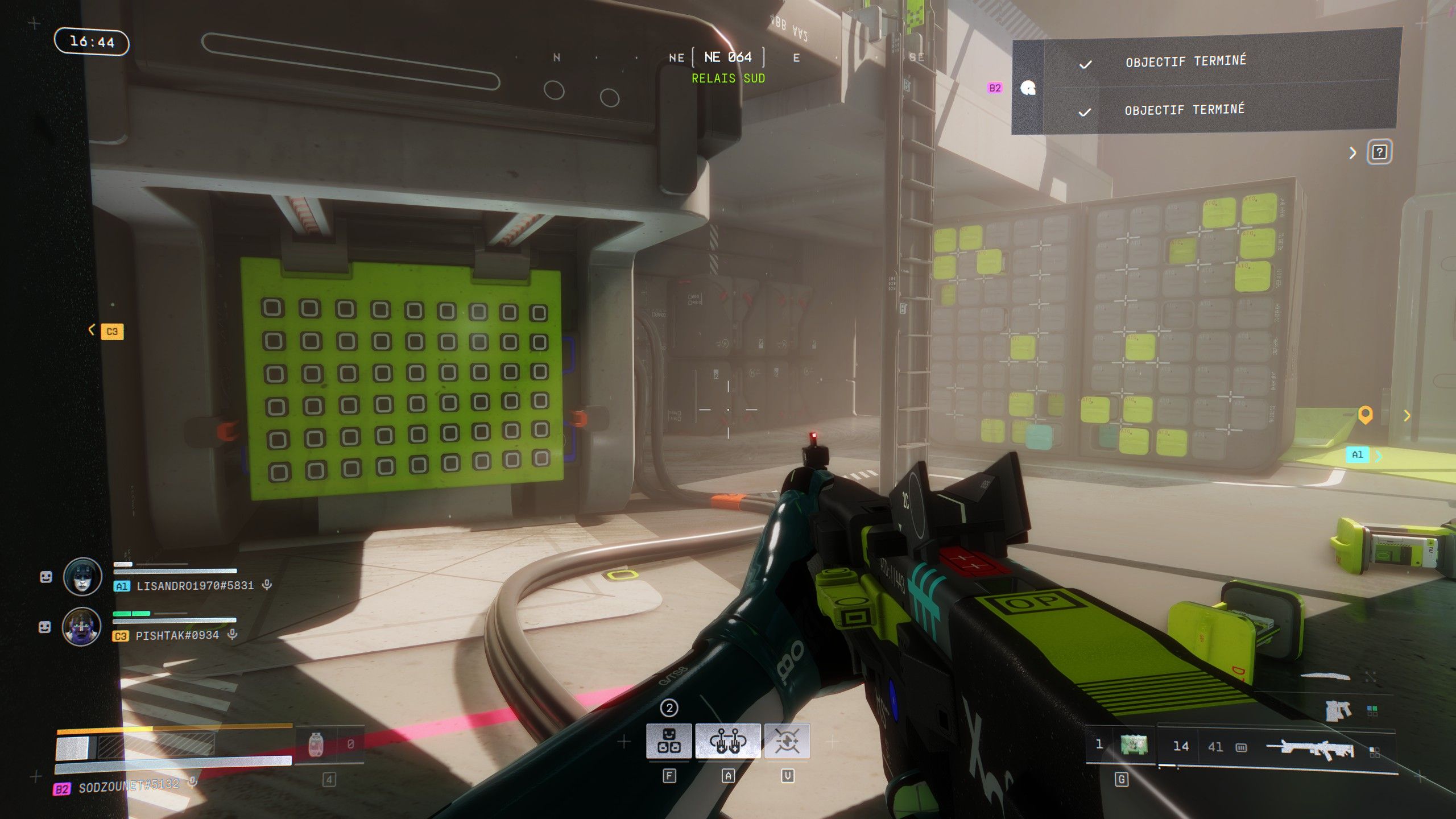Trigger the crossed-out target ability icon
Screen dimensions: 1456x819
click(x=787, y=741)
